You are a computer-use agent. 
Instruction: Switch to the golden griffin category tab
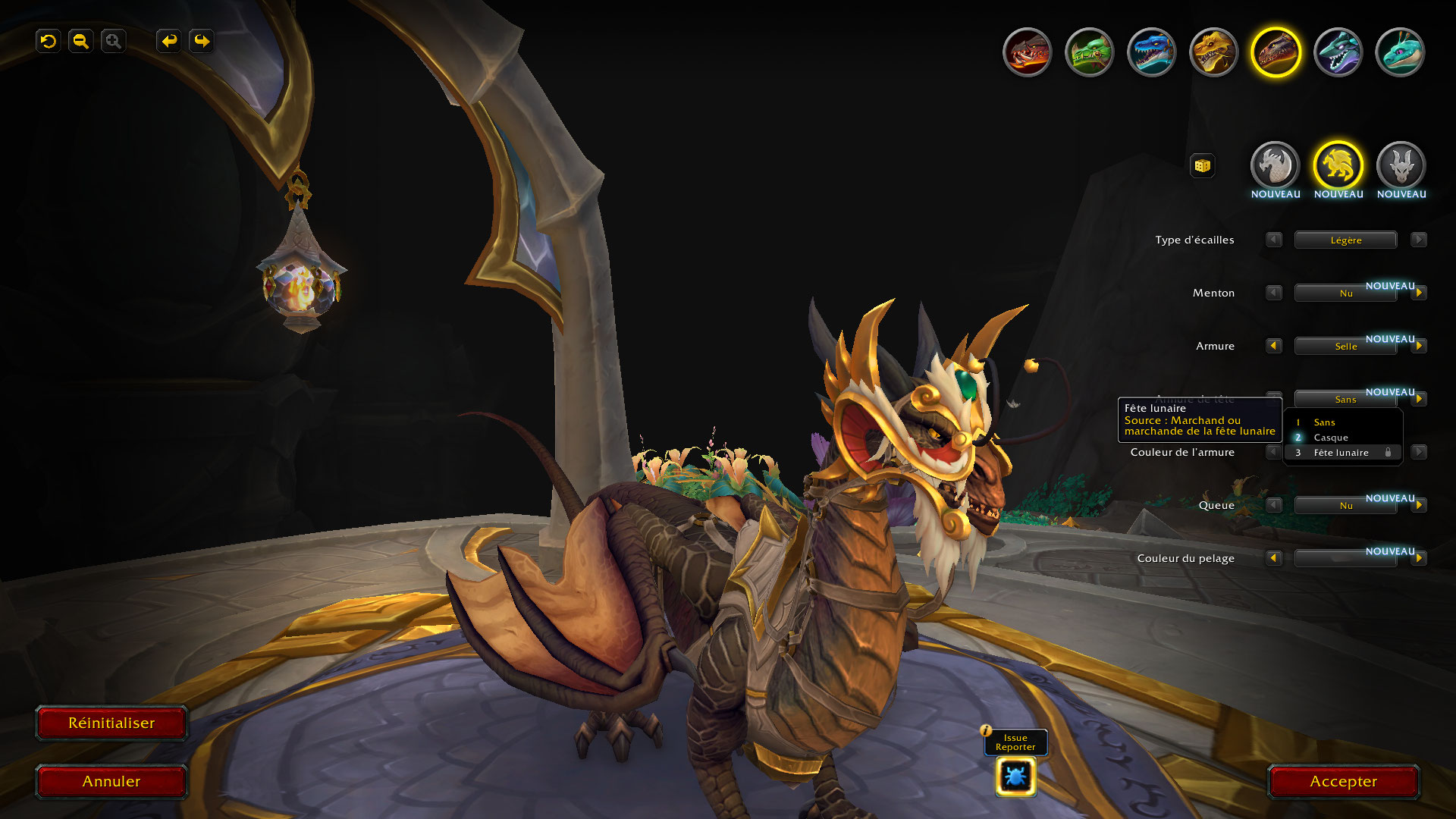1338,165
